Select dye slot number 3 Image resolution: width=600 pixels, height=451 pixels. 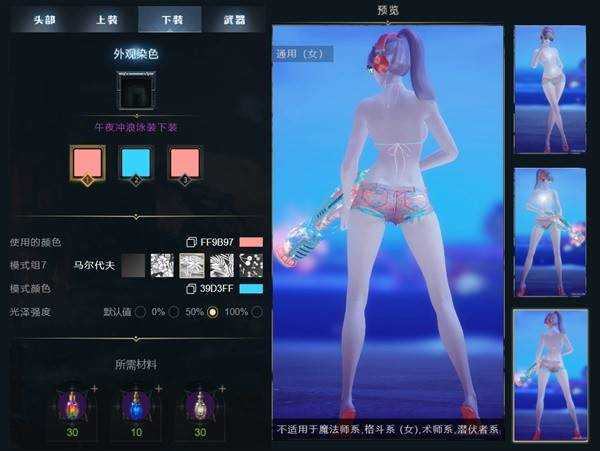(185, 163)
